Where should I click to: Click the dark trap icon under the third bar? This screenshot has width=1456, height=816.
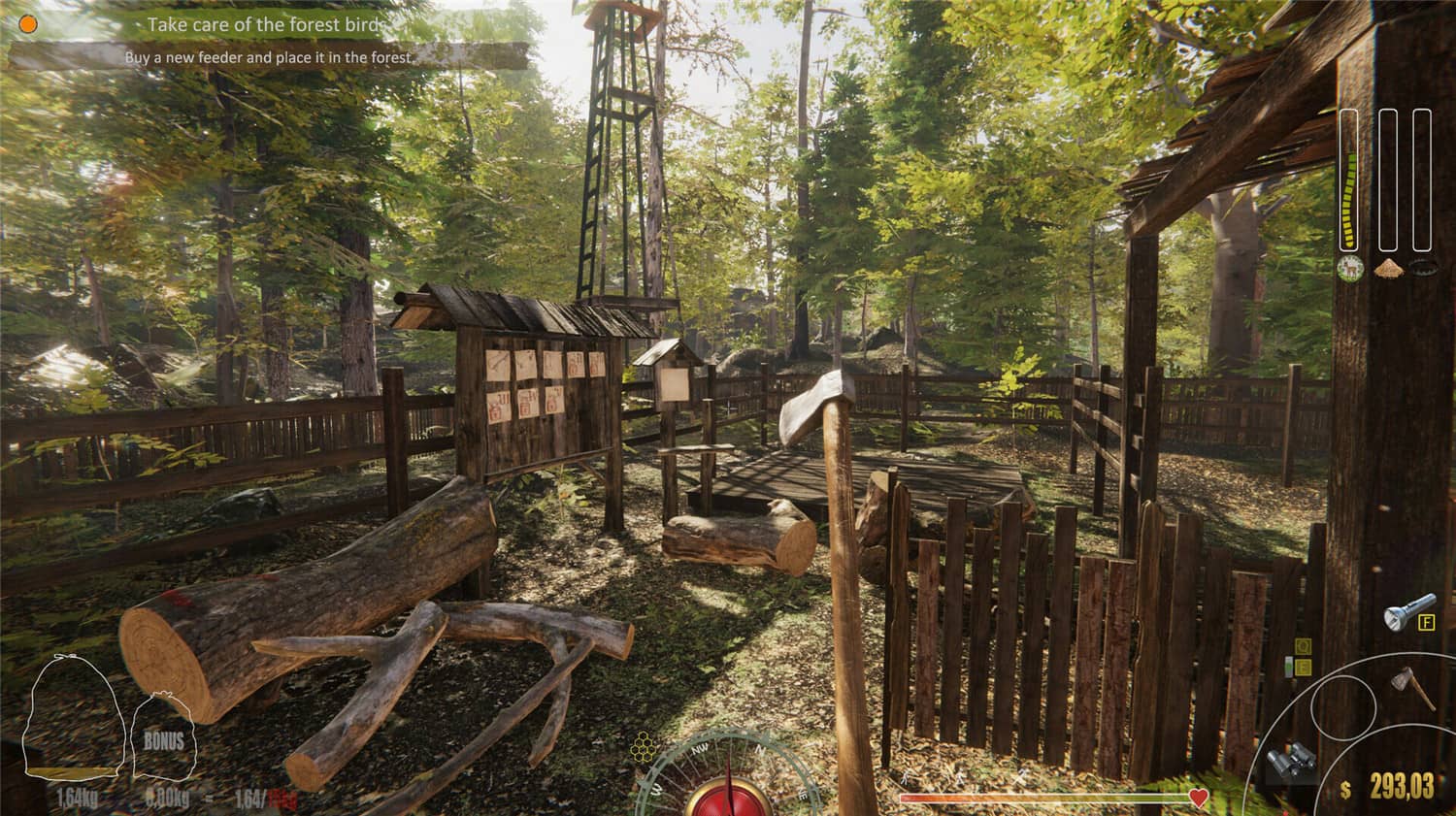[x=1425, y=267]
